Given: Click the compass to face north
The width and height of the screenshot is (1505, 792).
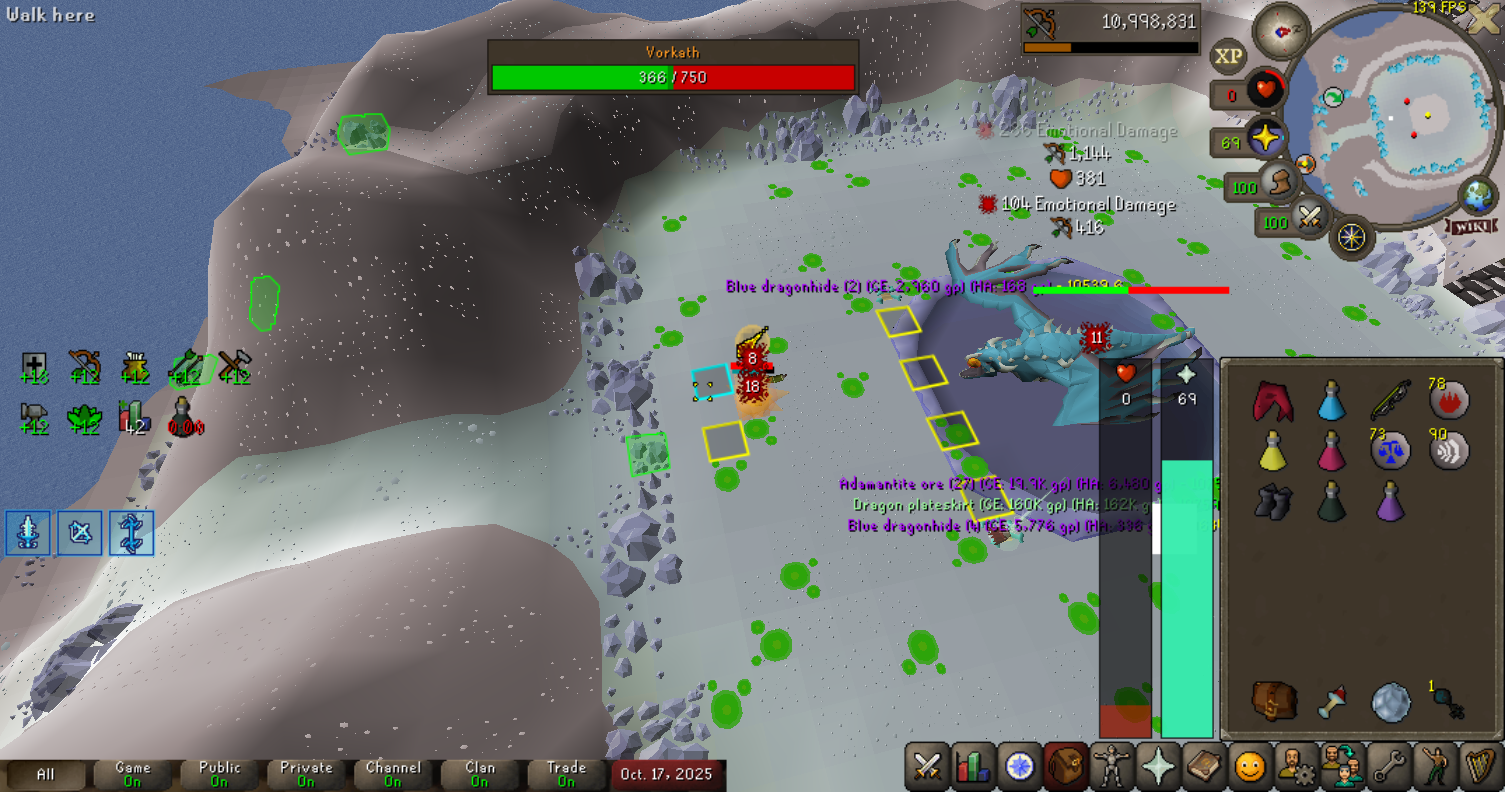Looking at the screenshot, I should pyautogui.click(x=1281, y=30).
